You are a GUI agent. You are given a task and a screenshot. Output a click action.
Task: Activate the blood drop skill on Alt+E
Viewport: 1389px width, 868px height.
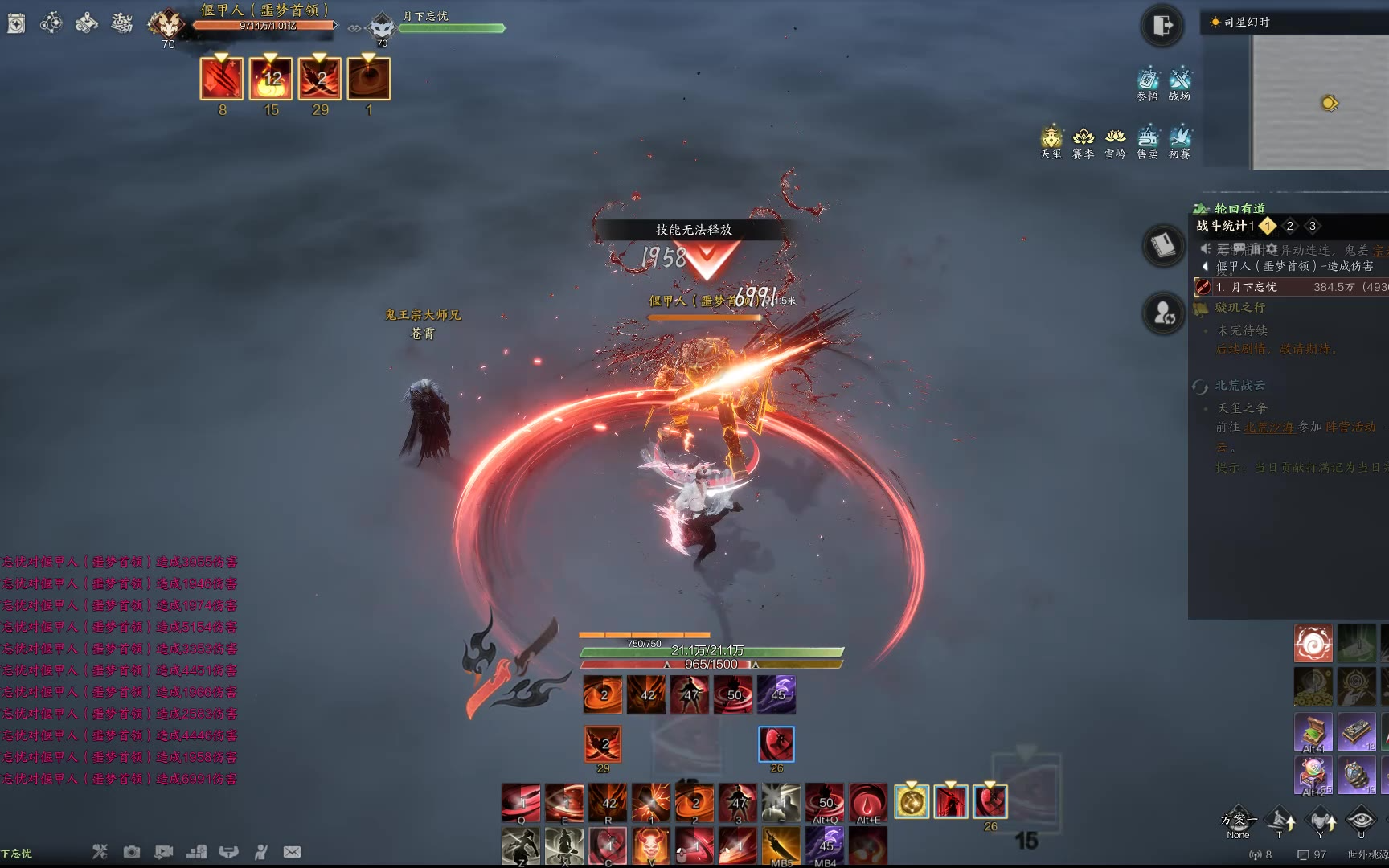(x=867, y=802)
